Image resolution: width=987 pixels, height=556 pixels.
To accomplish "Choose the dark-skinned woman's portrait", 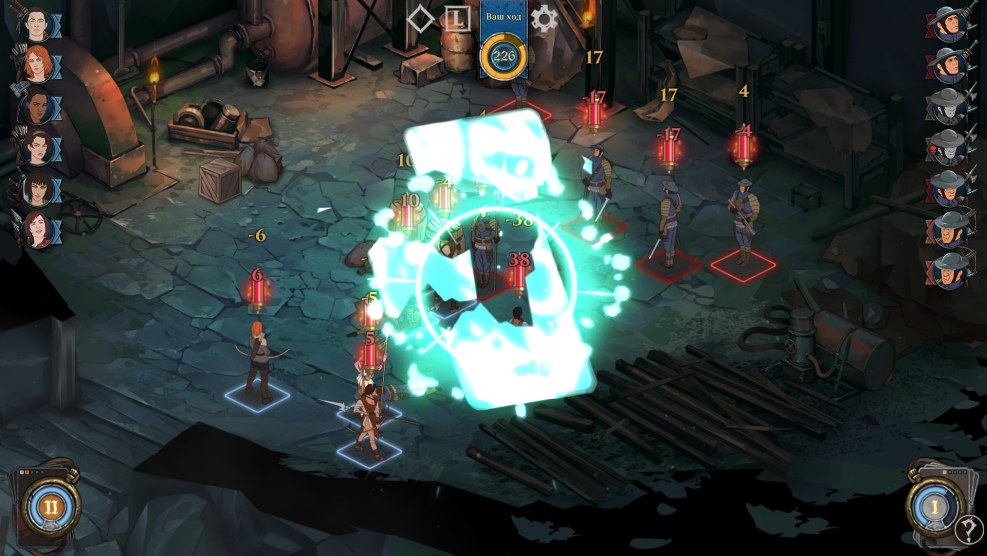I will click(x=37, y=105).
